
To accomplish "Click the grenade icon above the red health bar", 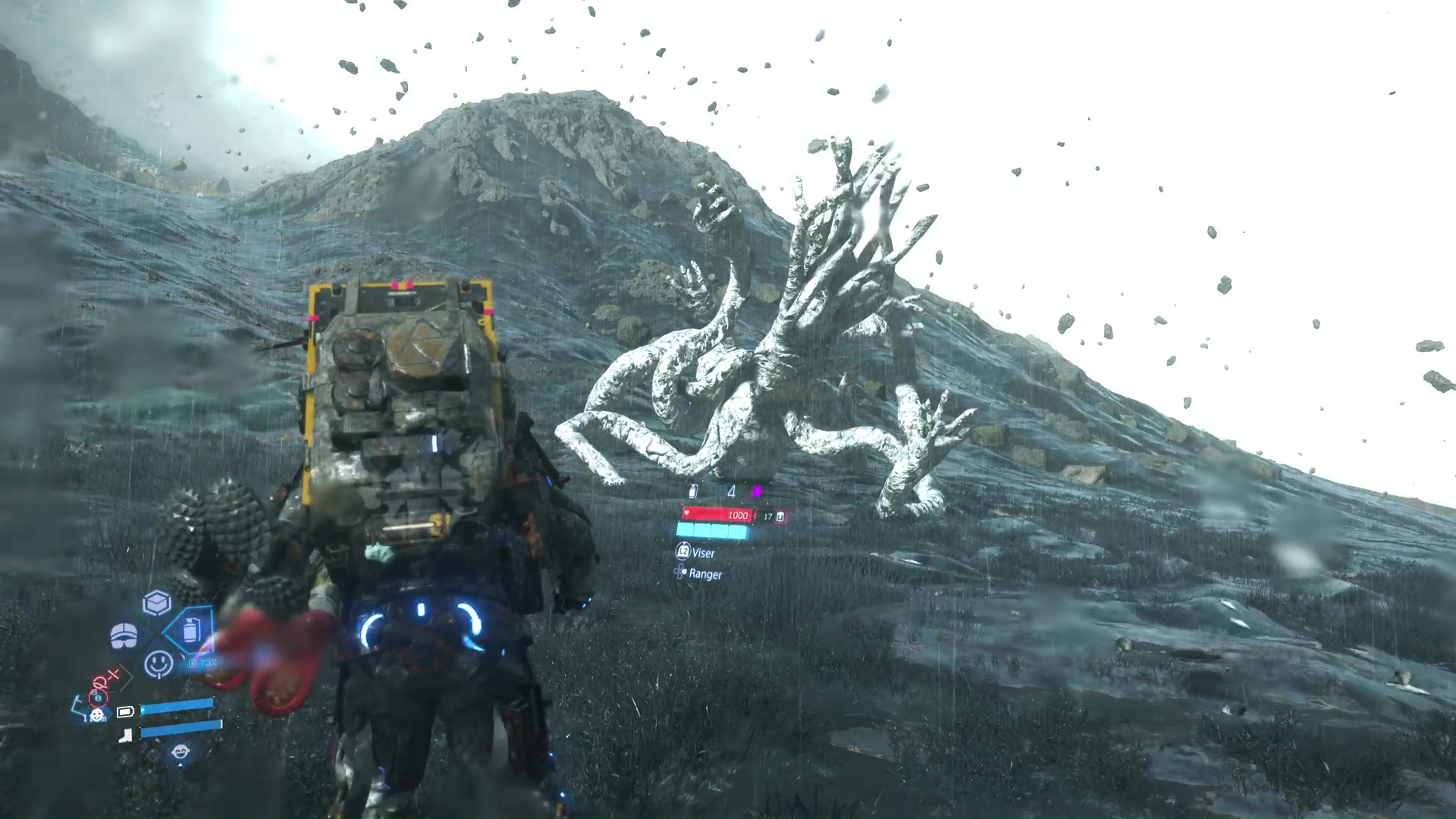I will [693, 491].
